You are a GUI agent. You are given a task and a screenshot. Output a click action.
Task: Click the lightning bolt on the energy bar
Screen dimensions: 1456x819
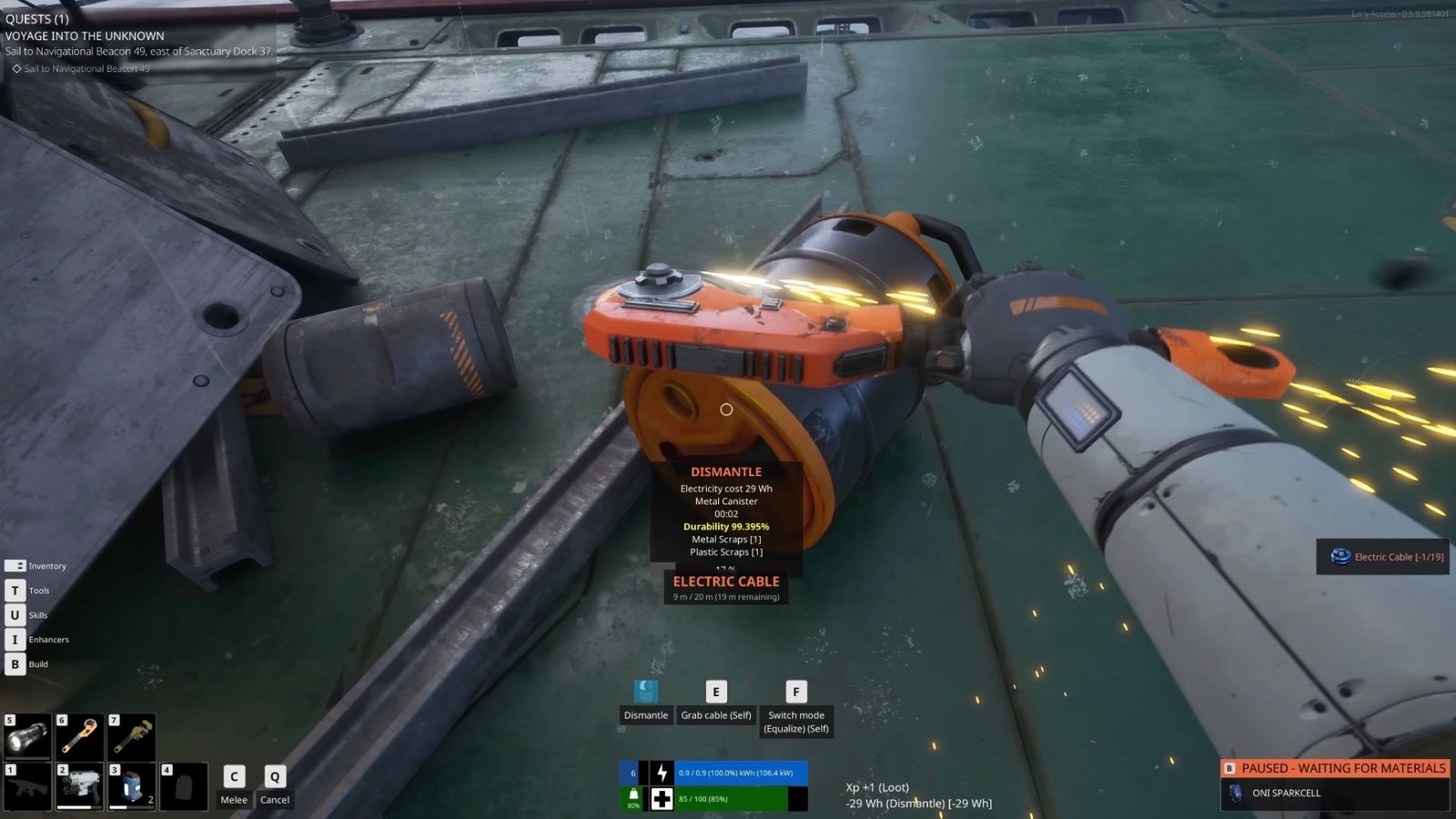[662, 773]
